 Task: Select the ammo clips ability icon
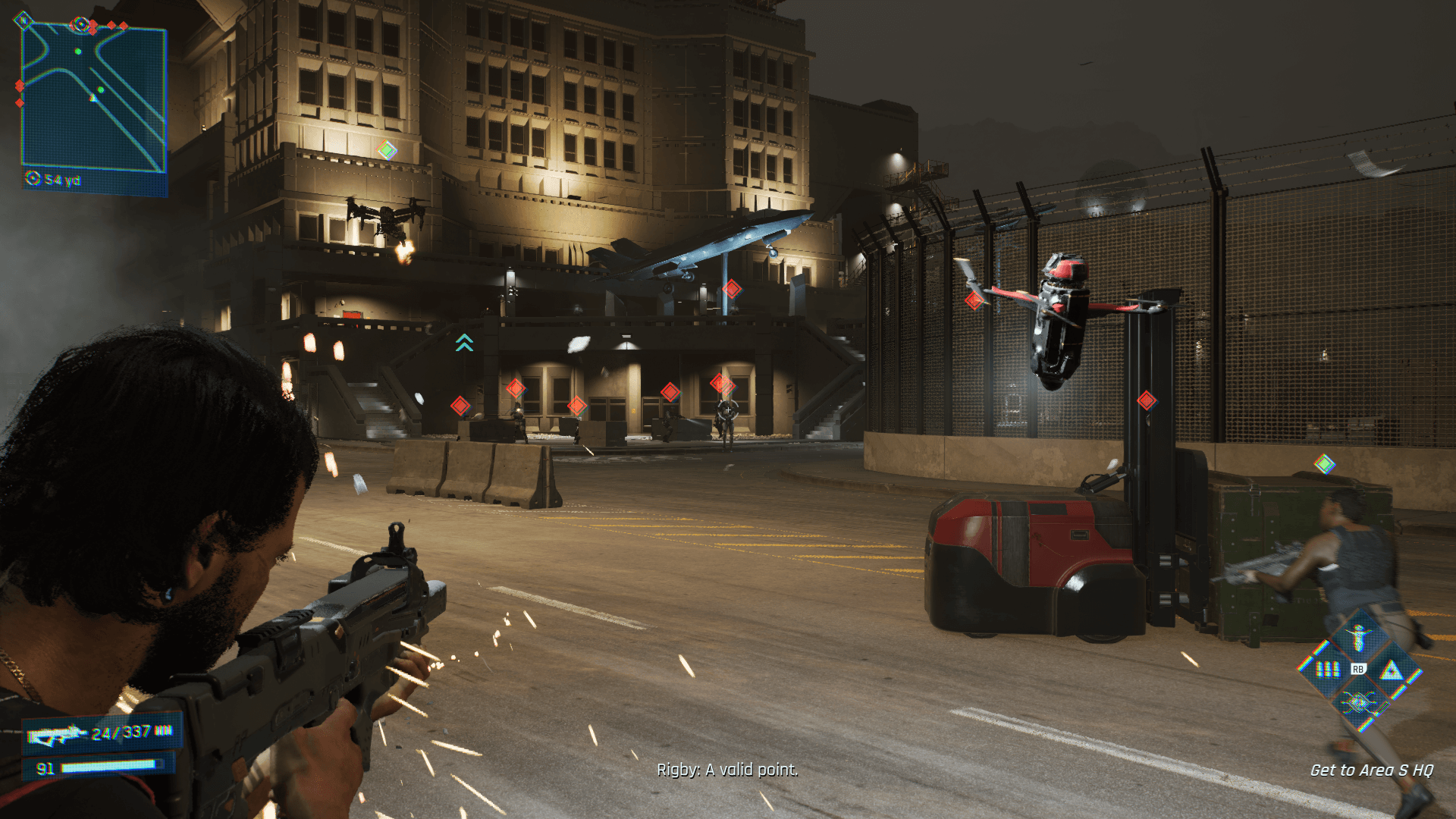[x=1327, y=670]
